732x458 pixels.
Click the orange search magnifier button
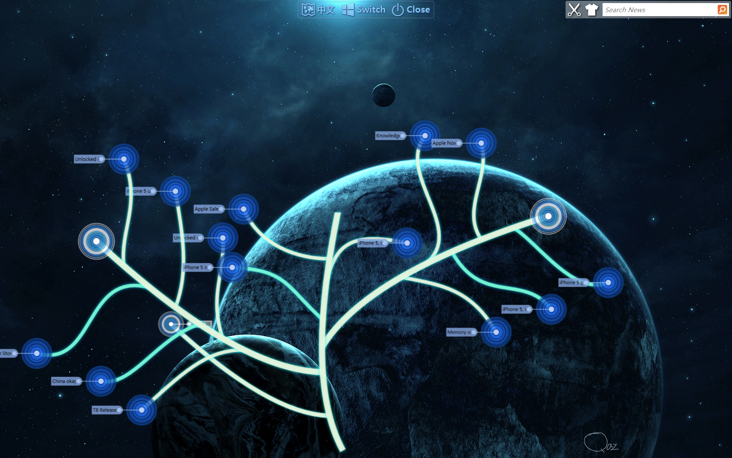(722, 10)
